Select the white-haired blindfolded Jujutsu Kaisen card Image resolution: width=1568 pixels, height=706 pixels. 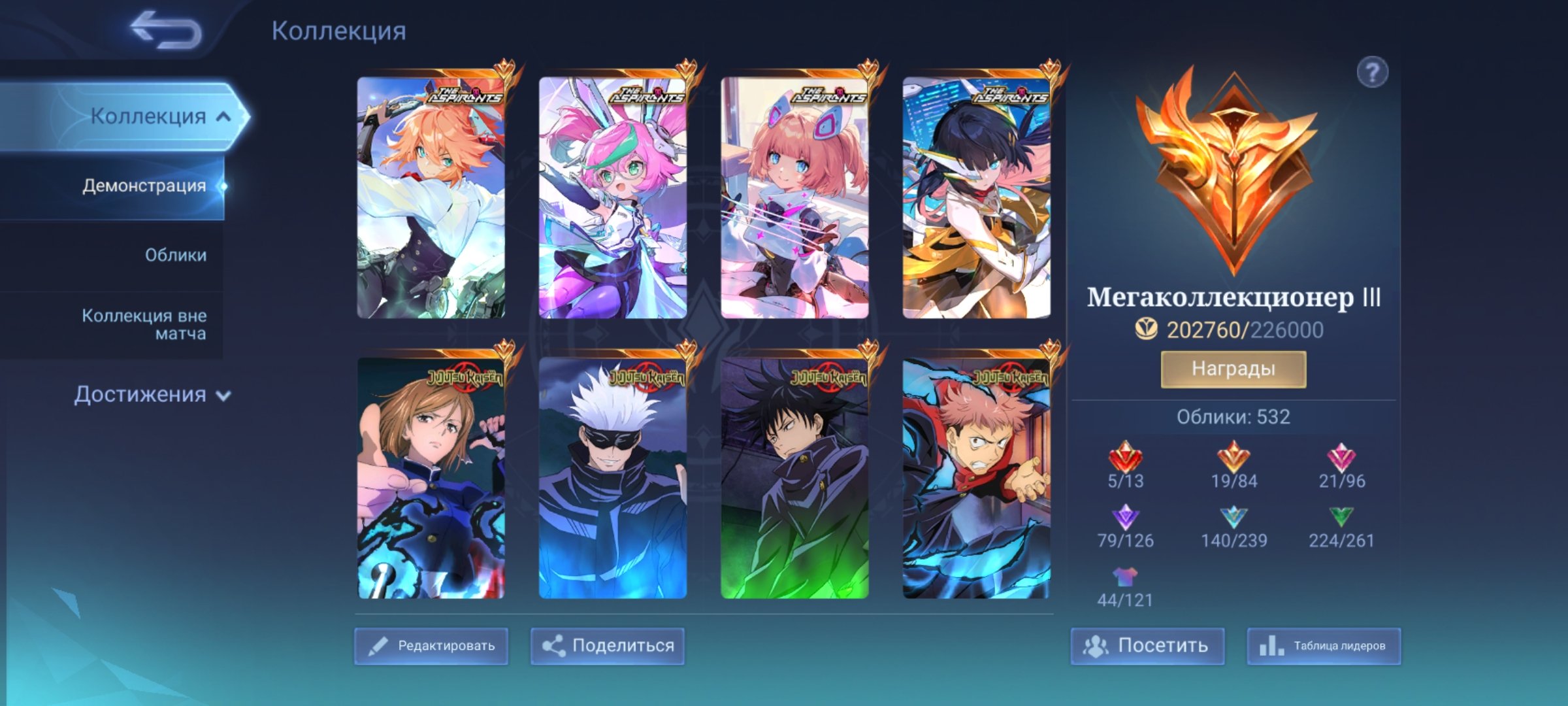[613, 478]
